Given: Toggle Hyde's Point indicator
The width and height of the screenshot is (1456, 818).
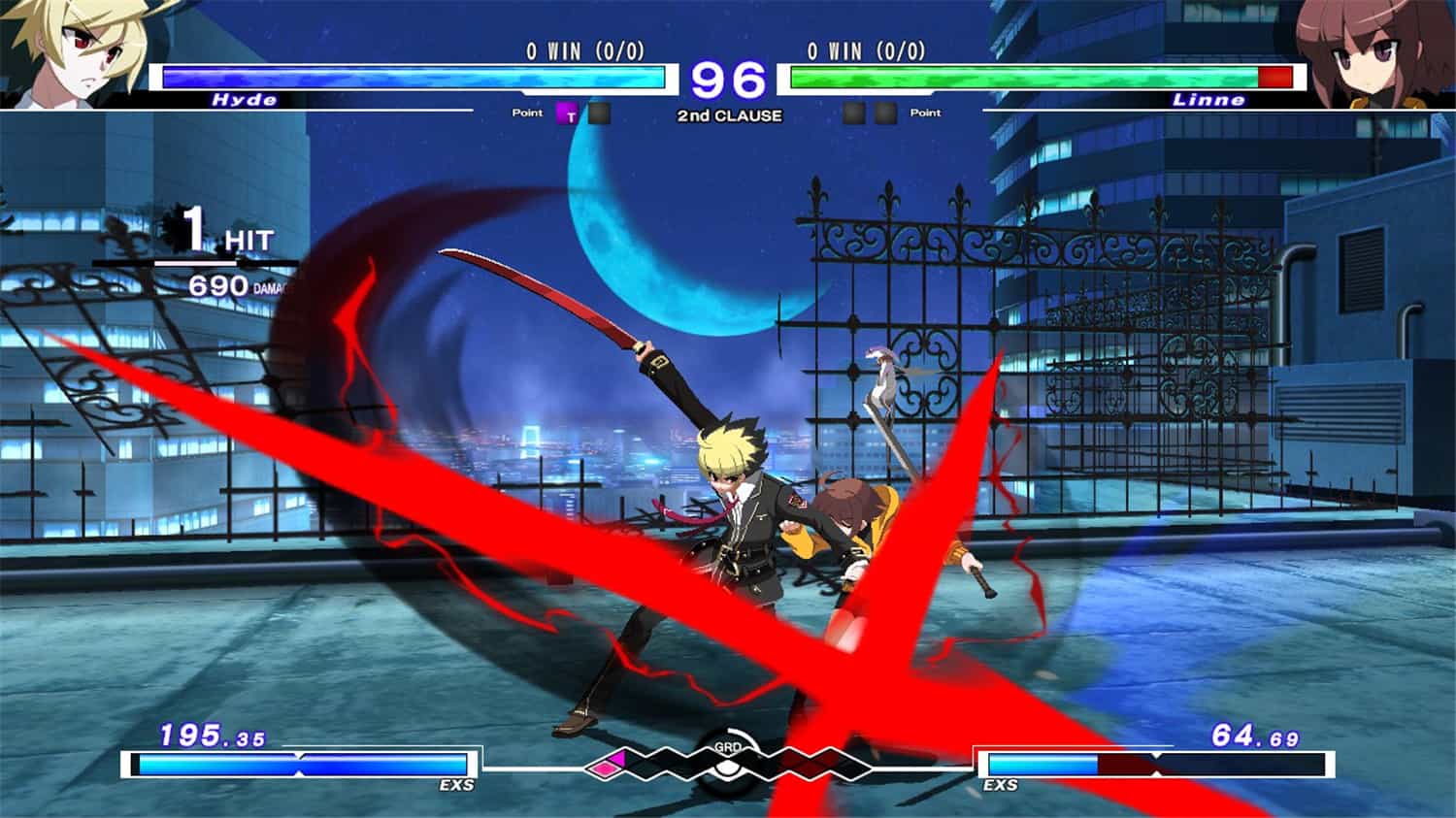Looking at the screenshot, I should tap(527, 114).
